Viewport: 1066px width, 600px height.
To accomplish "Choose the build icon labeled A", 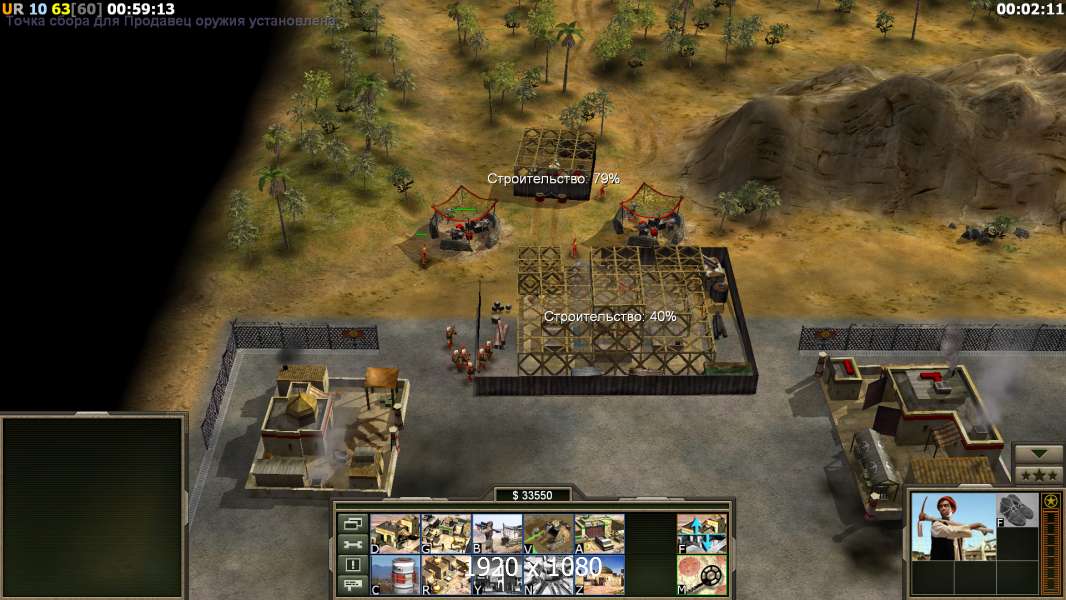I will 599,533.
